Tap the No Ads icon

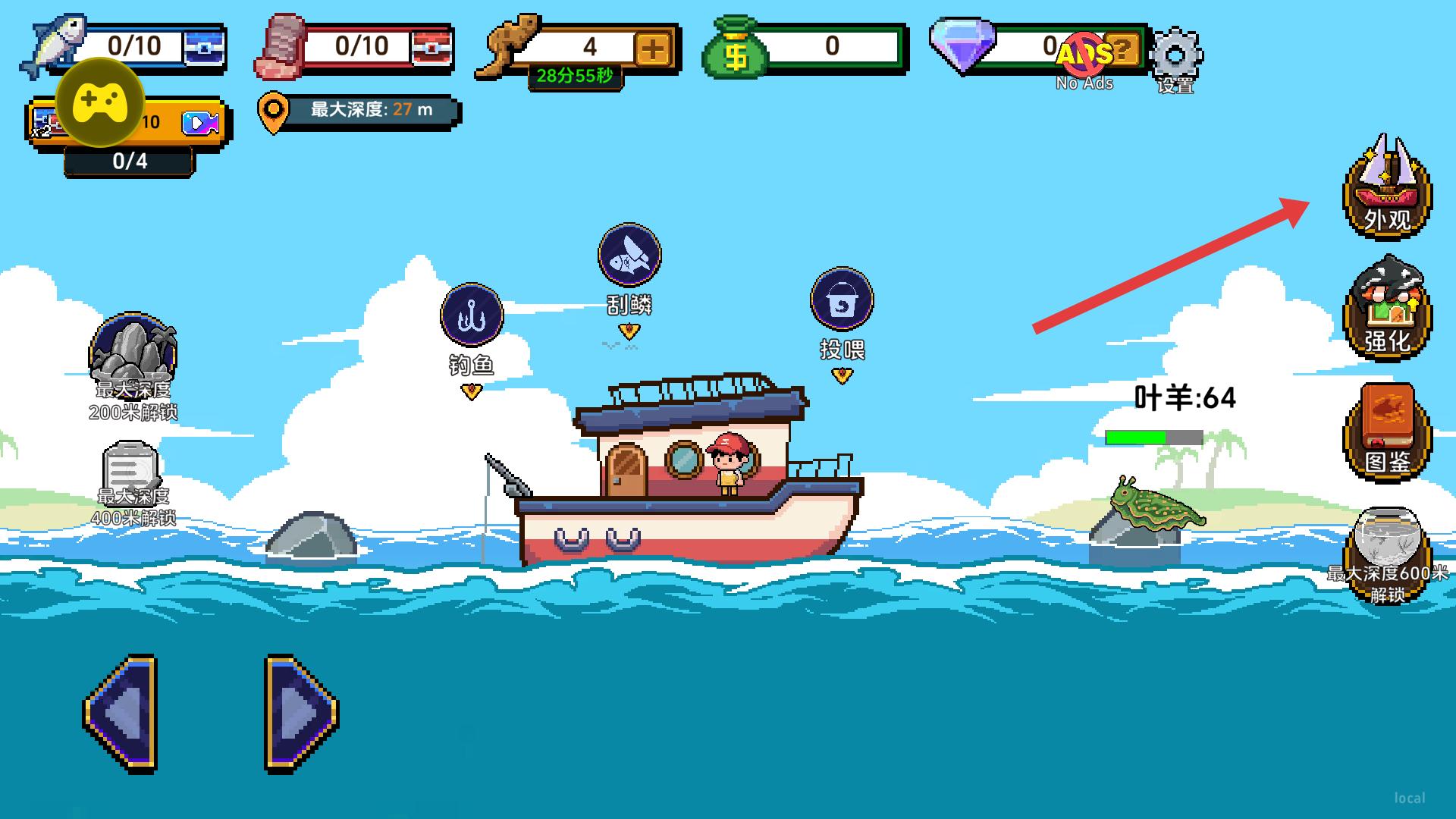[x=1084, y=55]
